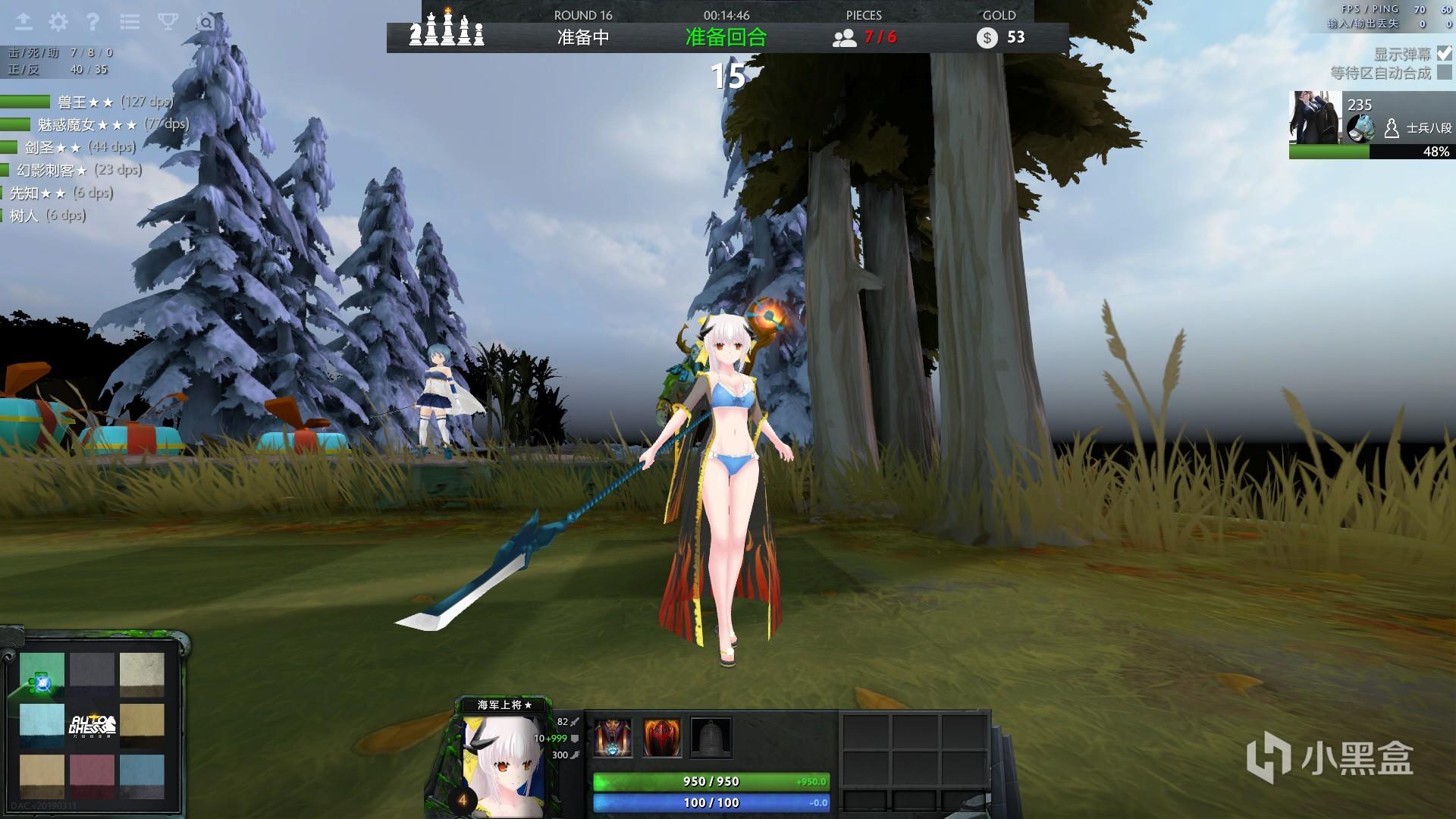
Task: Toggle the 显示弹幕 checkbox
Action: (1444, 54)
